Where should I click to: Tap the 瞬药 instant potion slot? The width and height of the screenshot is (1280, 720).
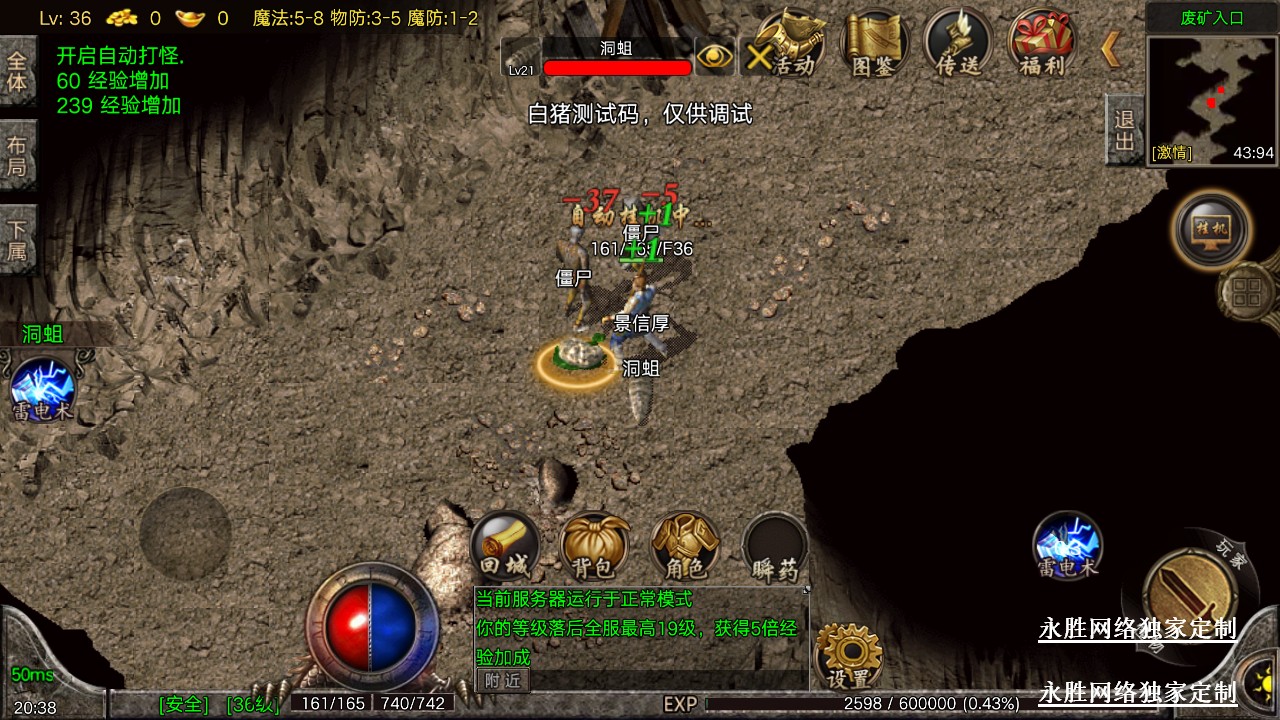tap(776, 548)
